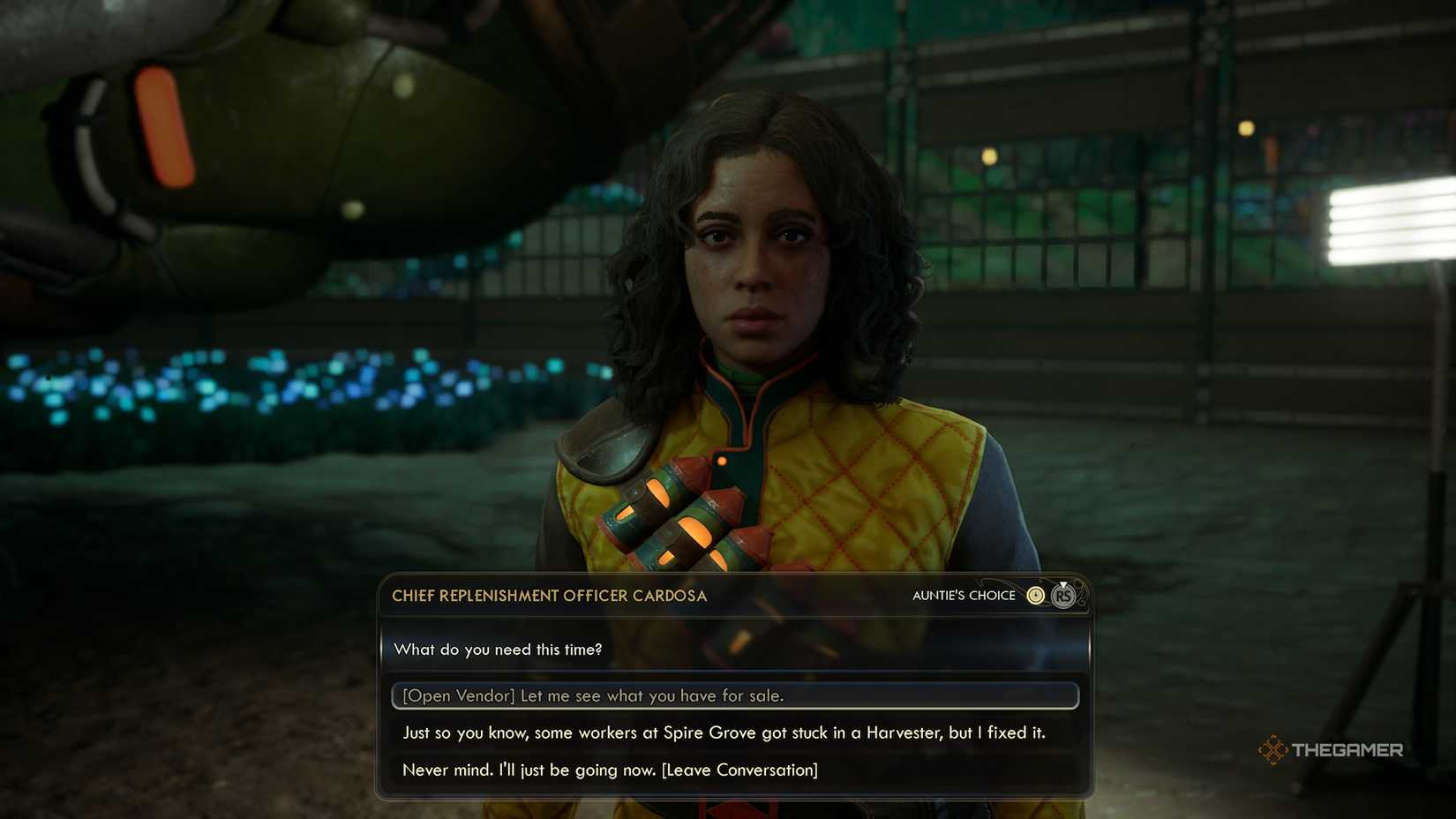Image resolution: width=1456 pixels, height=819 pixels.
Task: Click the TheGamer logo emblem in the corner
Action: tap(1275, 749)
